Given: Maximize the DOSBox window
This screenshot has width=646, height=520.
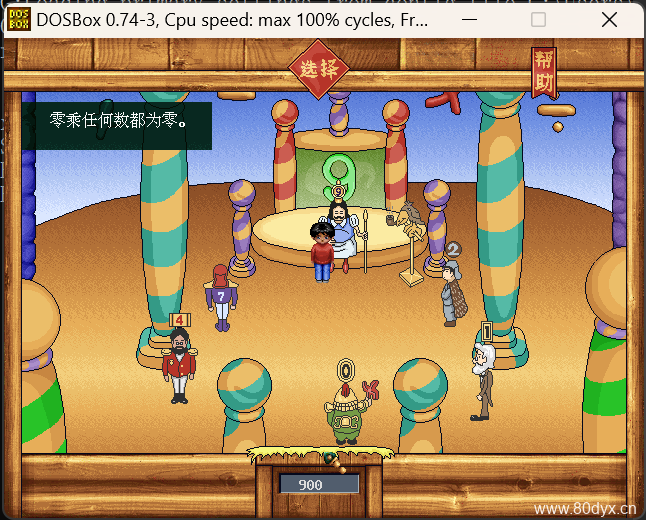Looking at the screenshot, I should tap(538, 19).
